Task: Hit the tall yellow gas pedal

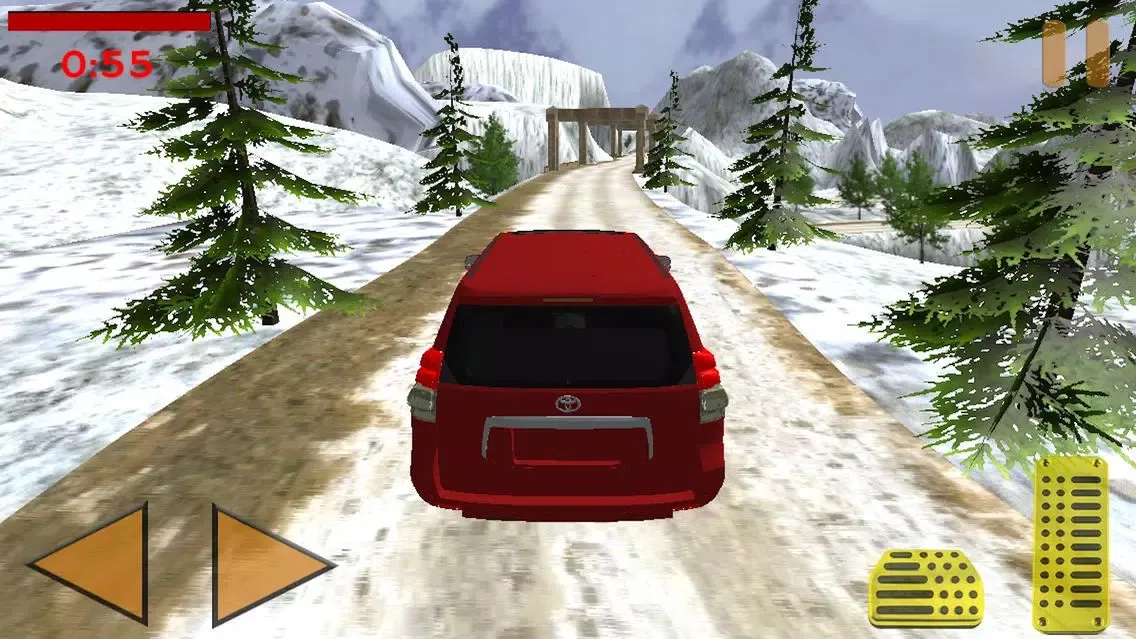Action: click(1070, 543)
